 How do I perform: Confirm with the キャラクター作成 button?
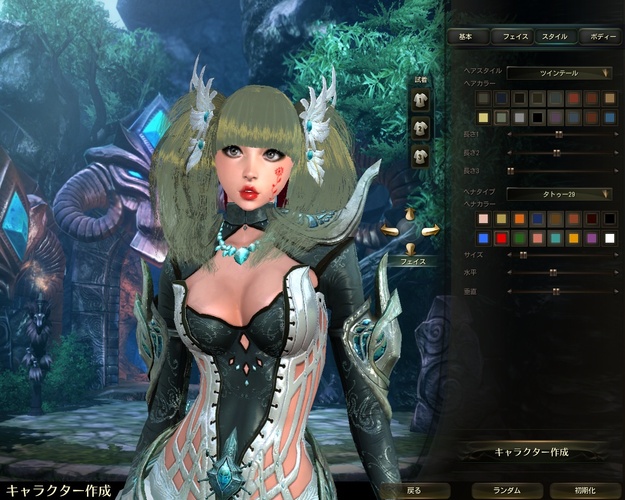point(532,452)
